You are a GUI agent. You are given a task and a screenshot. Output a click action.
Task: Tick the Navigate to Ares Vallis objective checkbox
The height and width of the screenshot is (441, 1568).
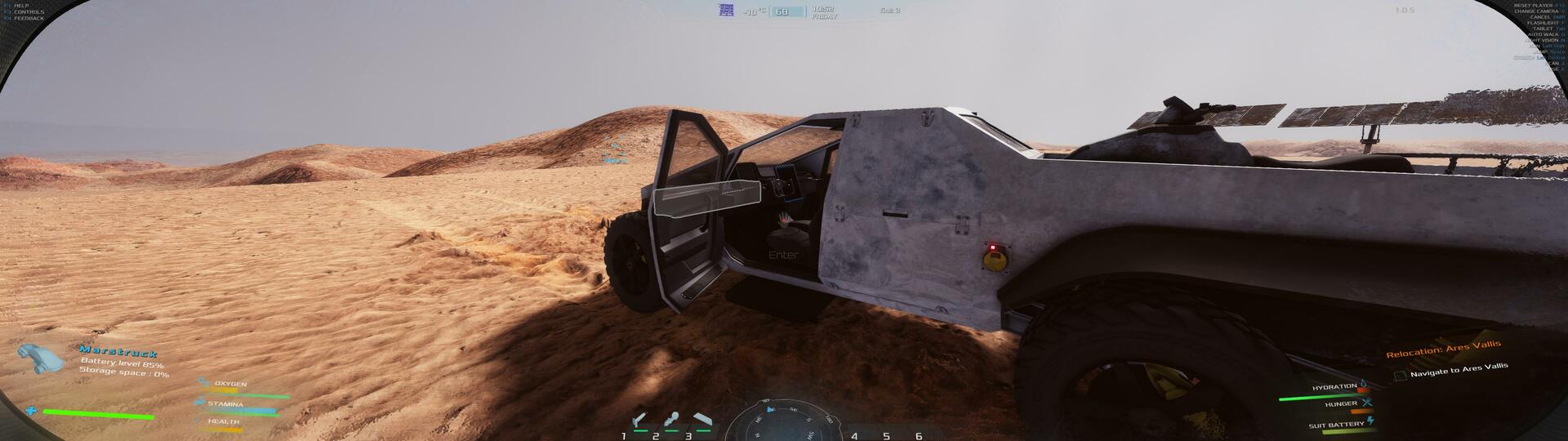pyautogui.click(x=1400, y=376)
